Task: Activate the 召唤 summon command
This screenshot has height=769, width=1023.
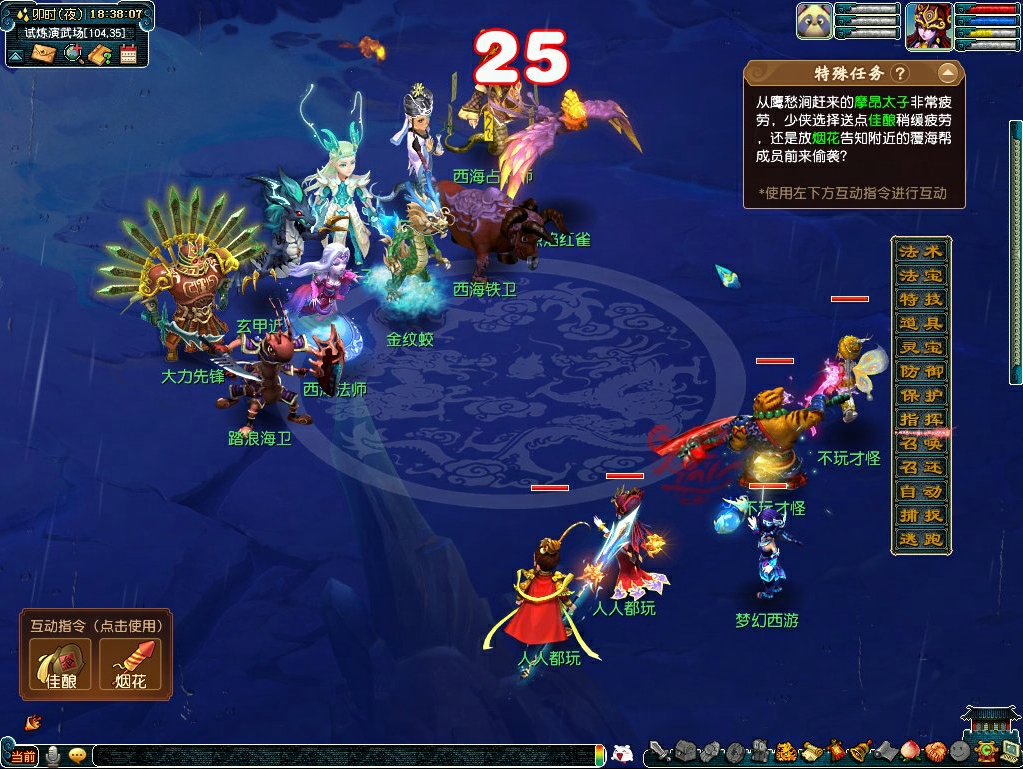Action: [x=920, y=443]
